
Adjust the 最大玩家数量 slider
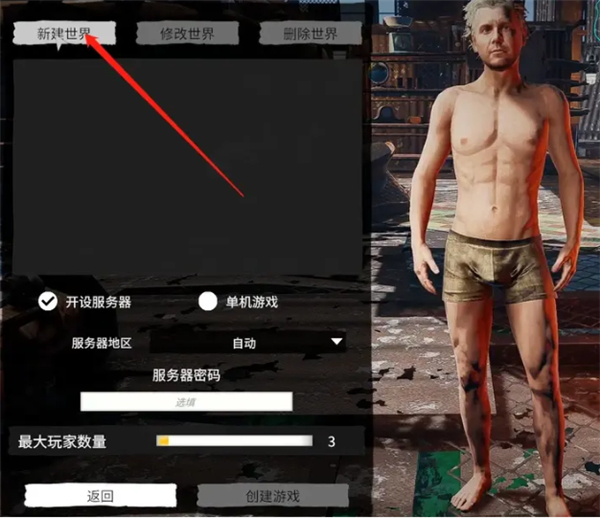coord(234,440)
